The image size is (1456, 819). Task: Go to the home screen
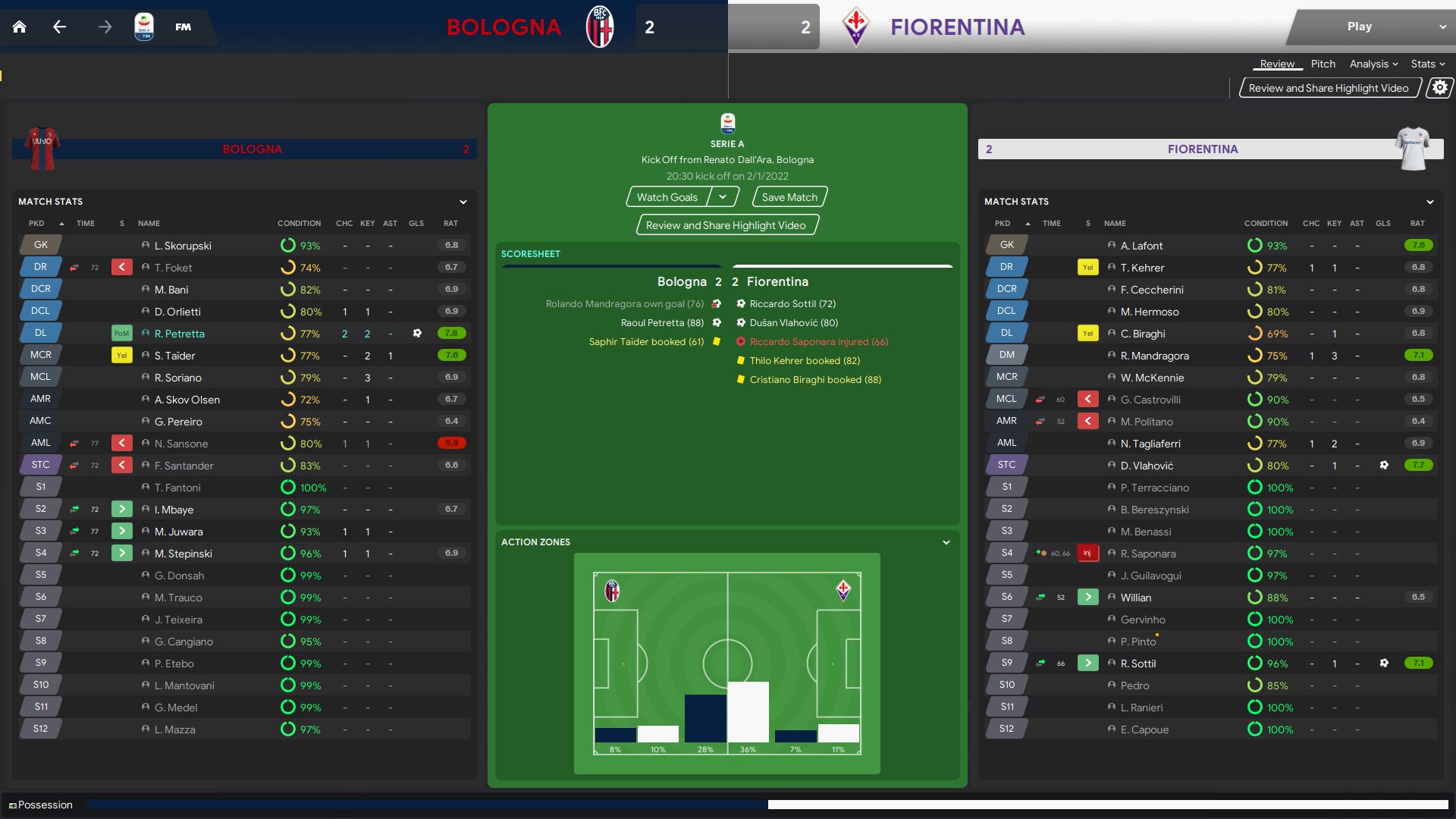click(20, 27)
